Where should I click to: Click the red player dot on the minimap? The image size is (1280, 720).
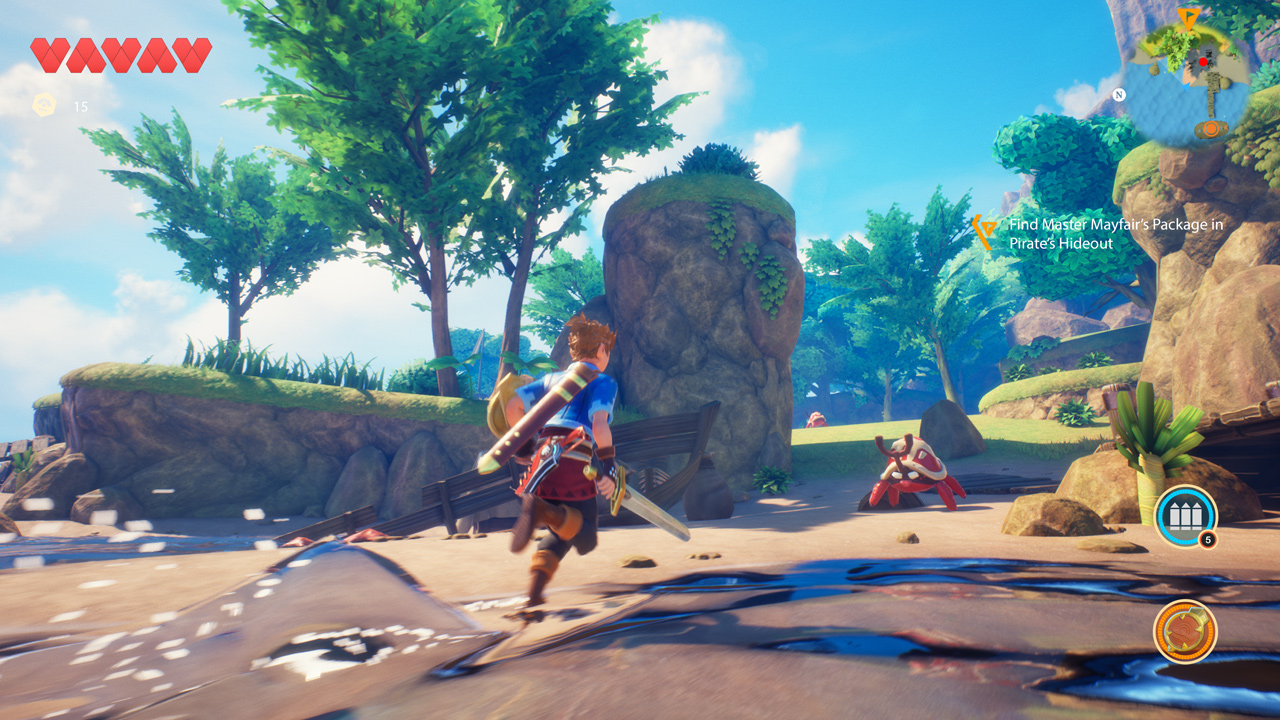1203,62
